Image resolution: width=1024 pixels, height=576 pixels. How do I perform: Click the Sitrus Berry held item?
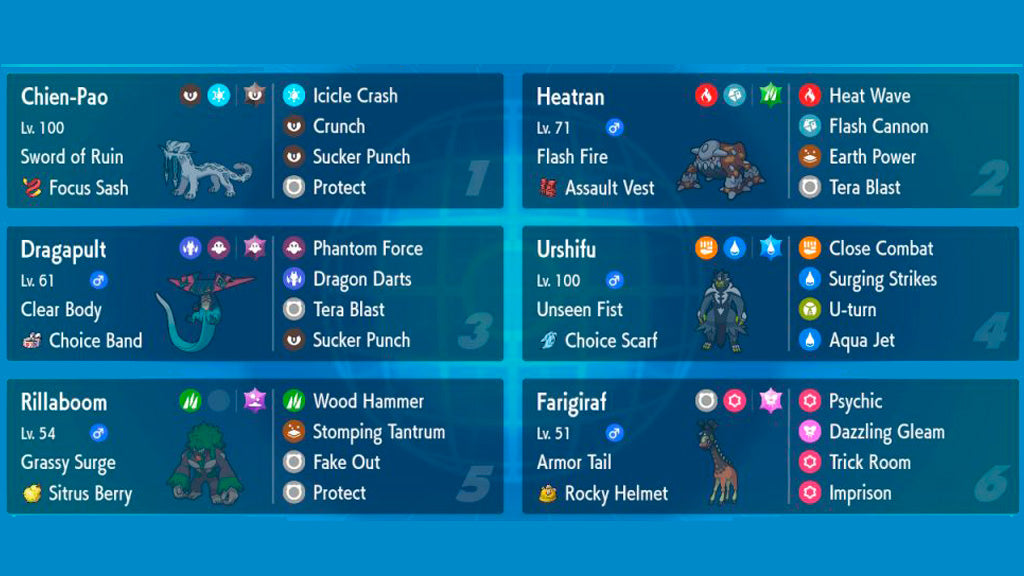point(90,493)
